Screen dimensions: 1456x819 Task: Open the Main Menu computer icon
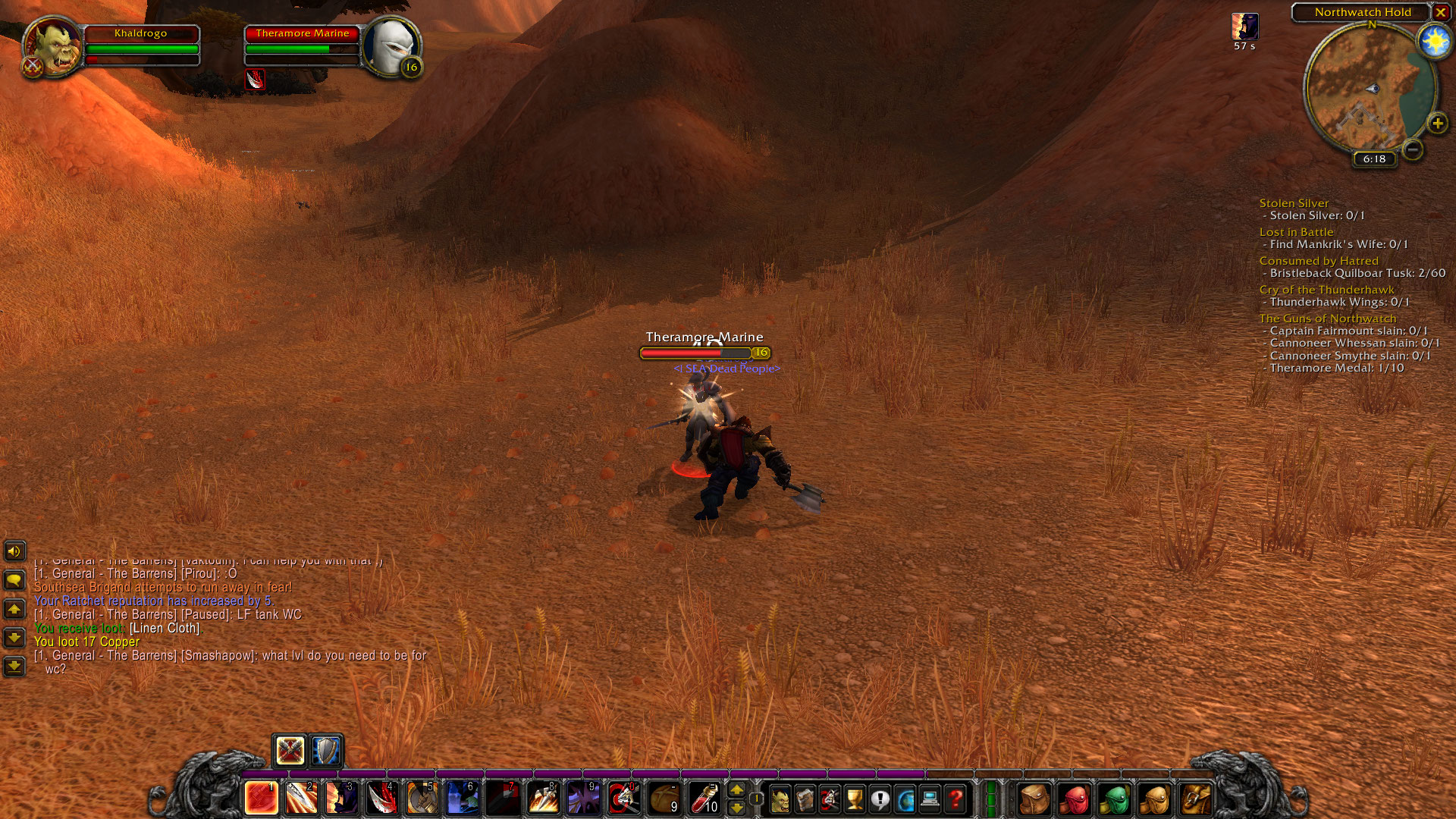tap(930, 800)
